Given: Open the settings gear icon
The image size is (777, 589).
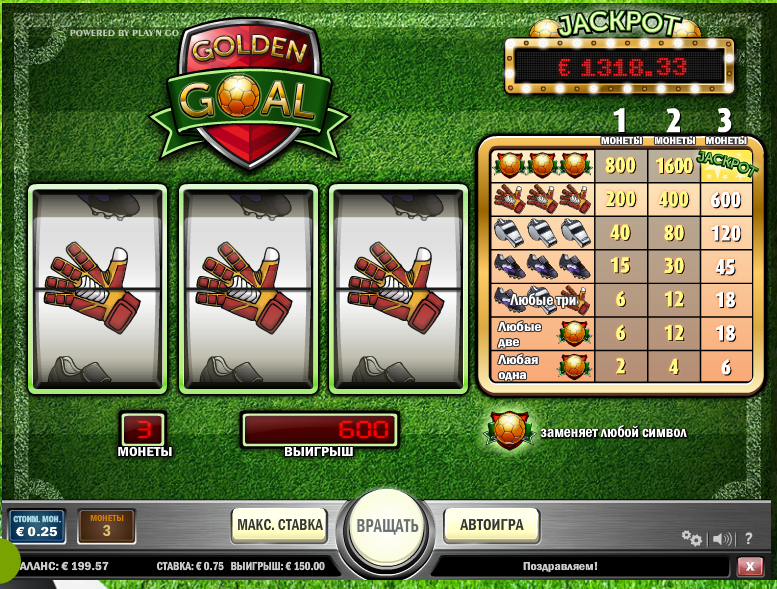Looking at the screenshot, I should pos(691,538).
